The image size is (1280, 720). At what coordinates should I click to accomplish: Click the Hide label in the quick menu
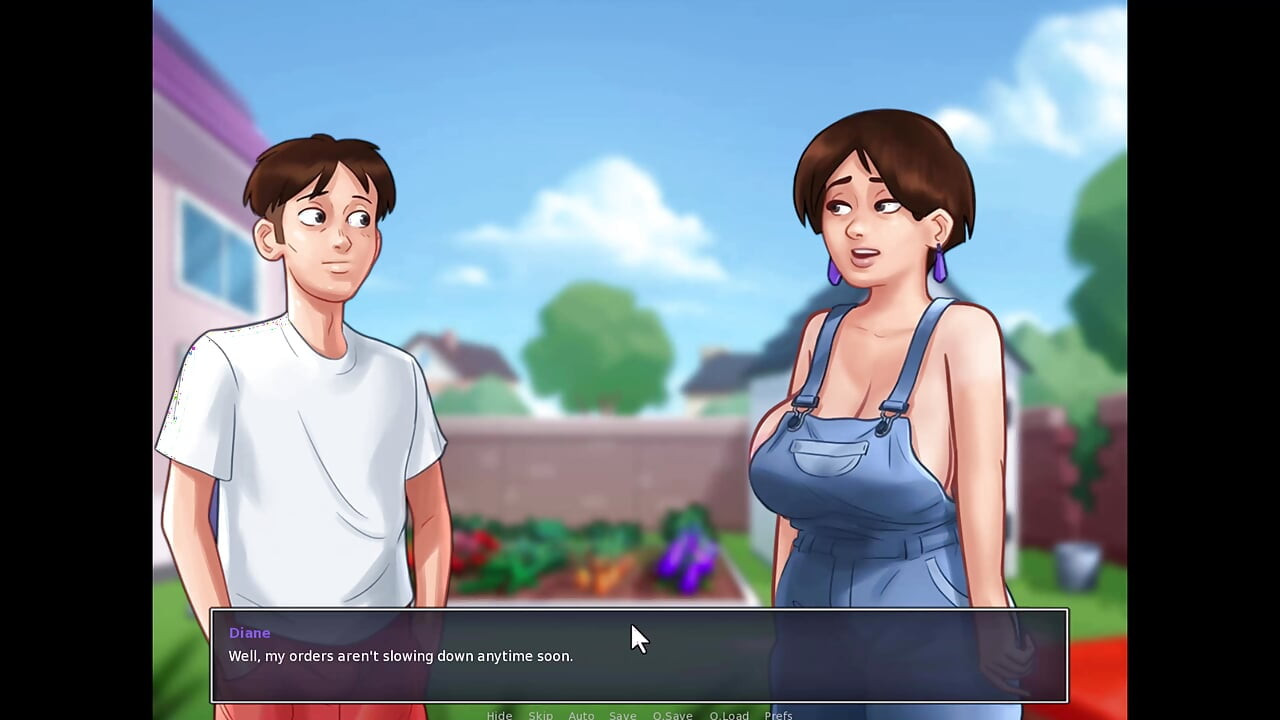pyautogui.click(x=499, y=715)
